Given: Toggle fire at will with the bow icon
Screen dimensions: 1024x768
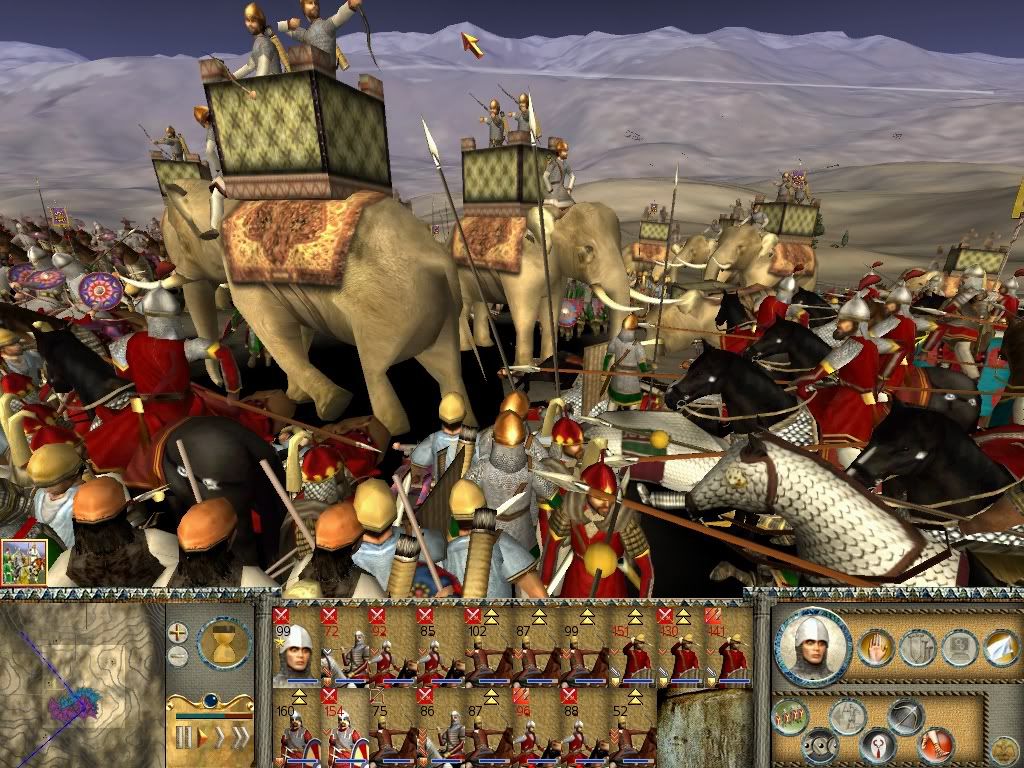Looking at the screenshot, I should [906, 717].
